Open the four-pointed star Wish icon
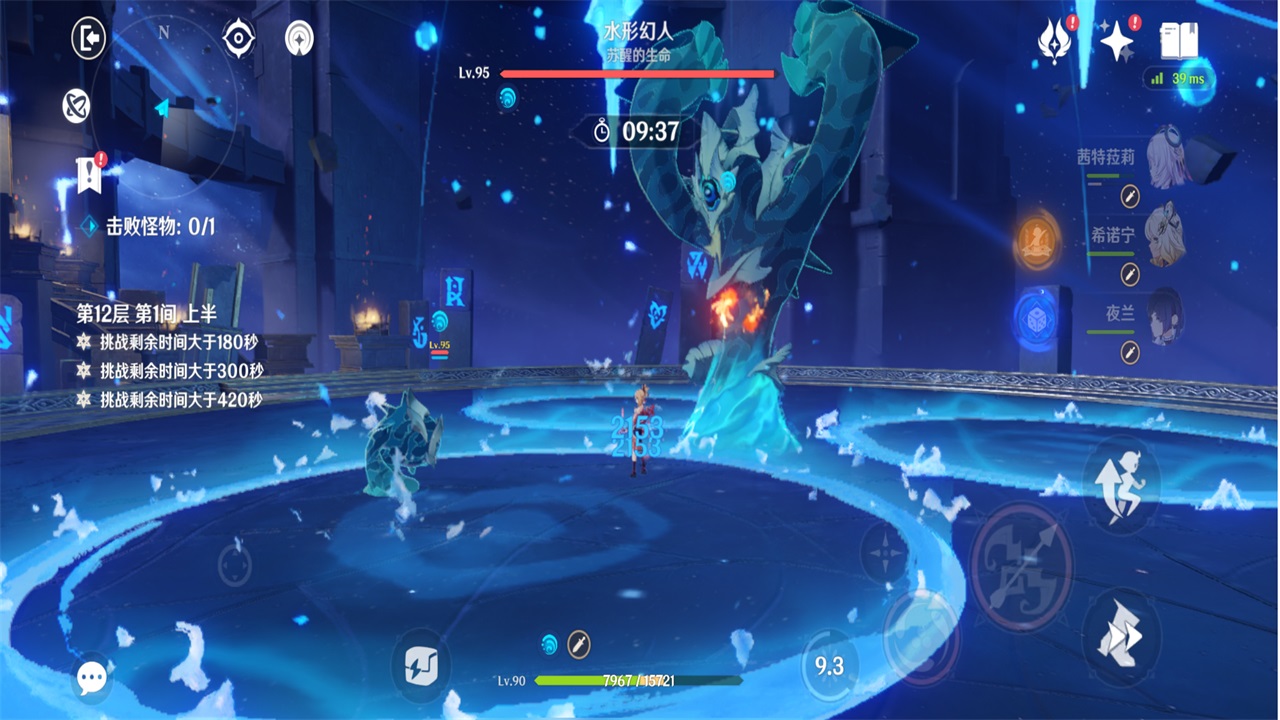This screenshot has width=1280, height=720. coord(1116,41)
